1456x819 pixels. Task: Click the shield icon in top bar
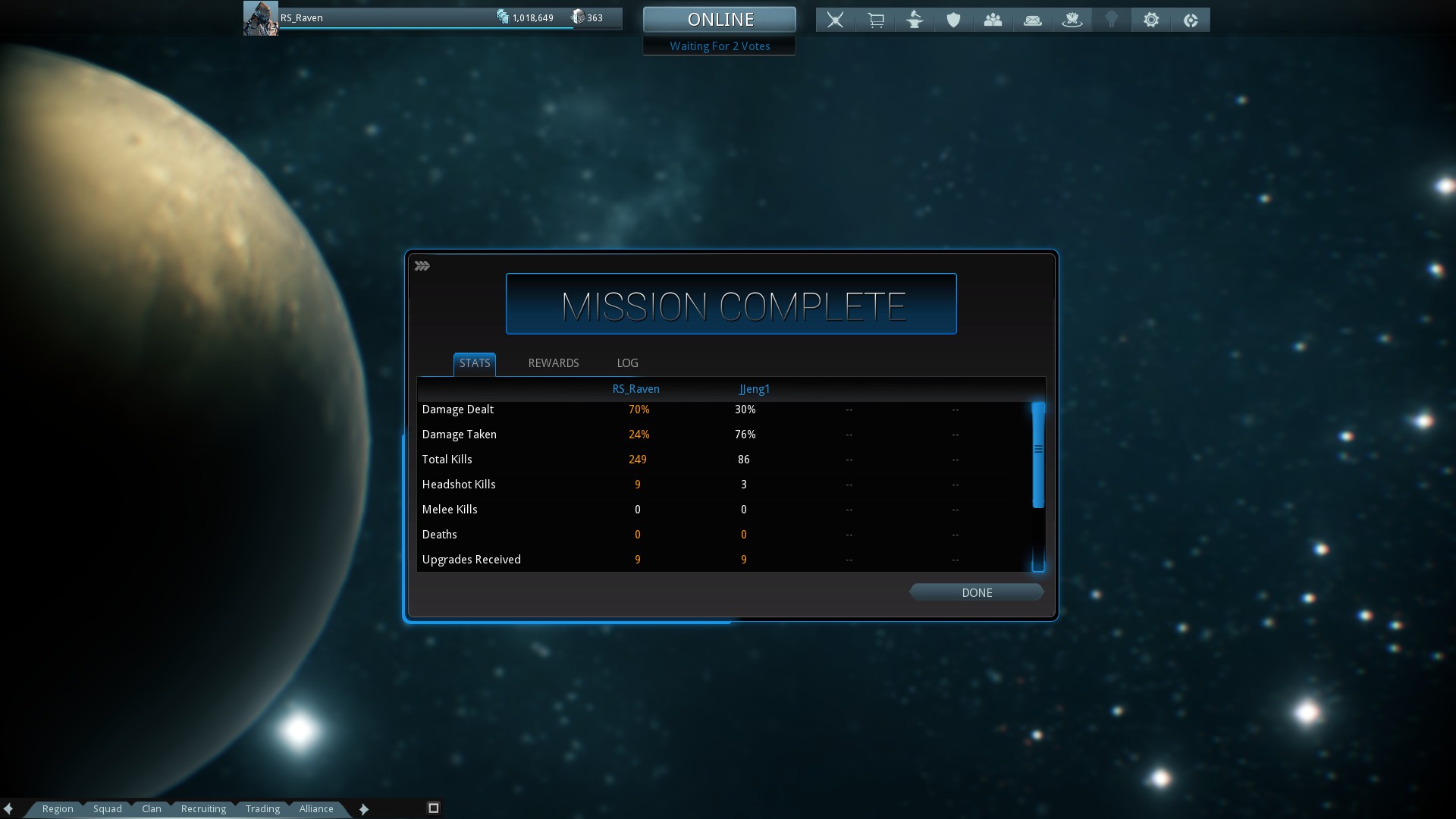tap(953, 20)
